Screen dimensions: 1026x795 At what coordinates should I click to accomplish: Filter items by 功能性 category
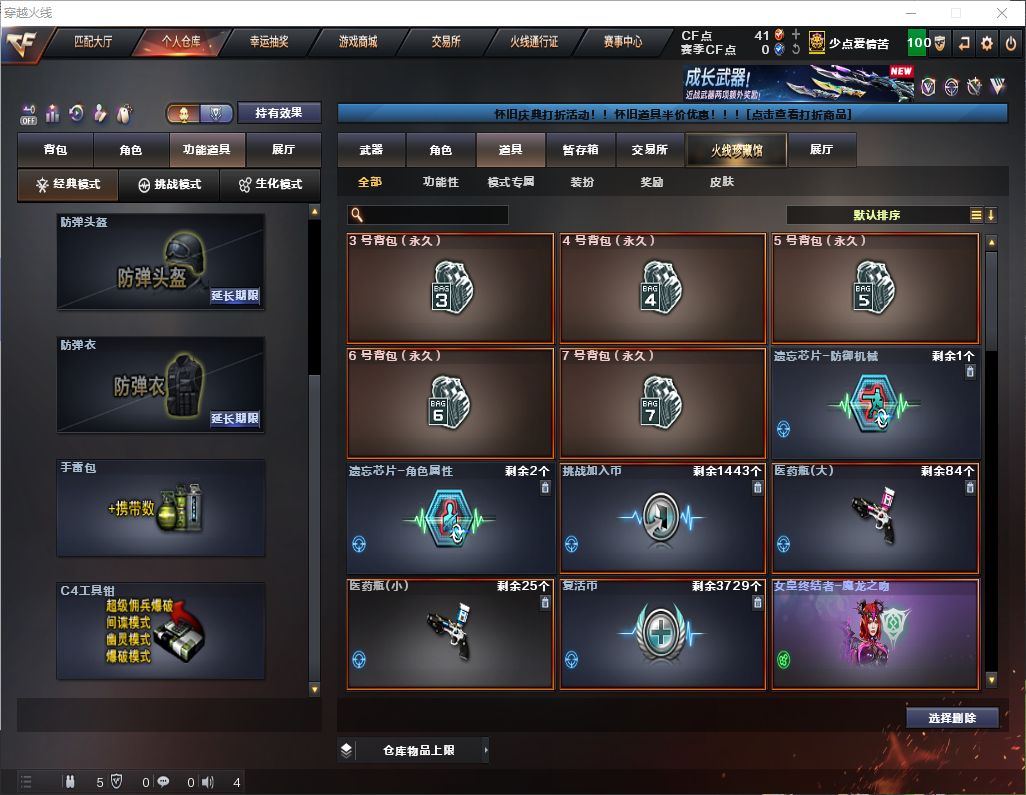tap(440, 182)
